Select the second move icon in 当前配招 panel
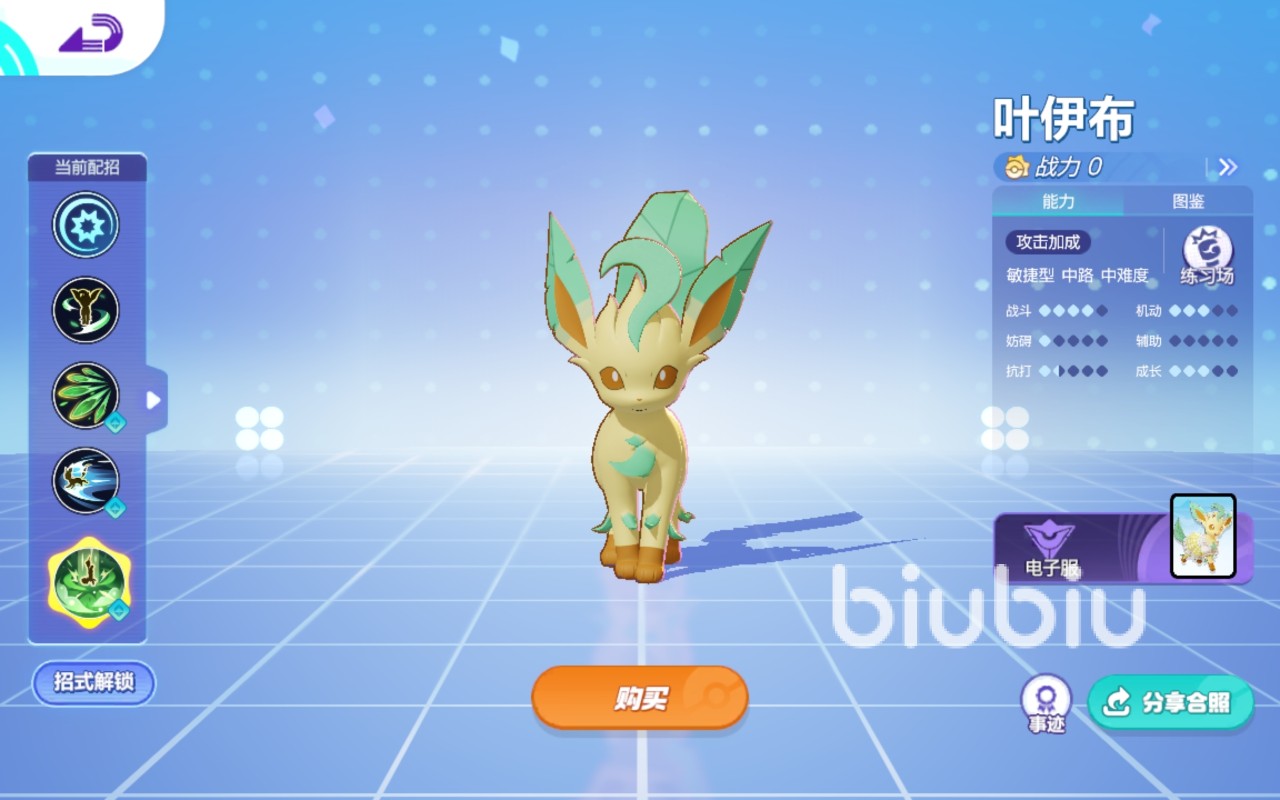Image resolution: width=1280 pixels, height=800 pixels. click(x=85, y=310)
